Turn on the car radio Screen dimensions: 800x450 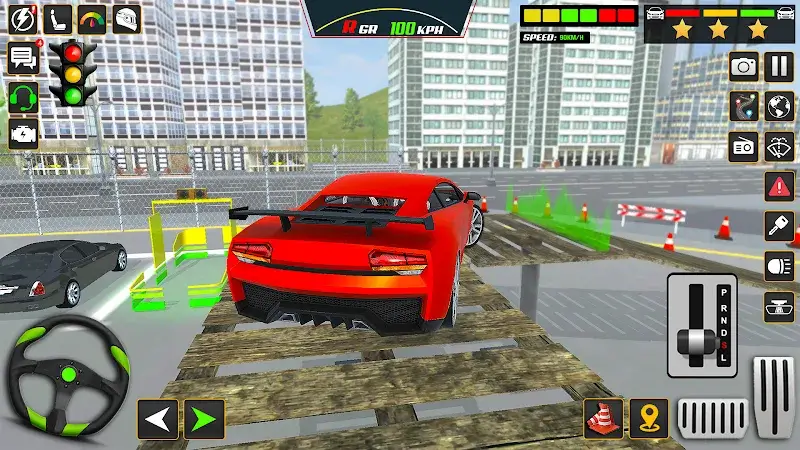[743, 146]
